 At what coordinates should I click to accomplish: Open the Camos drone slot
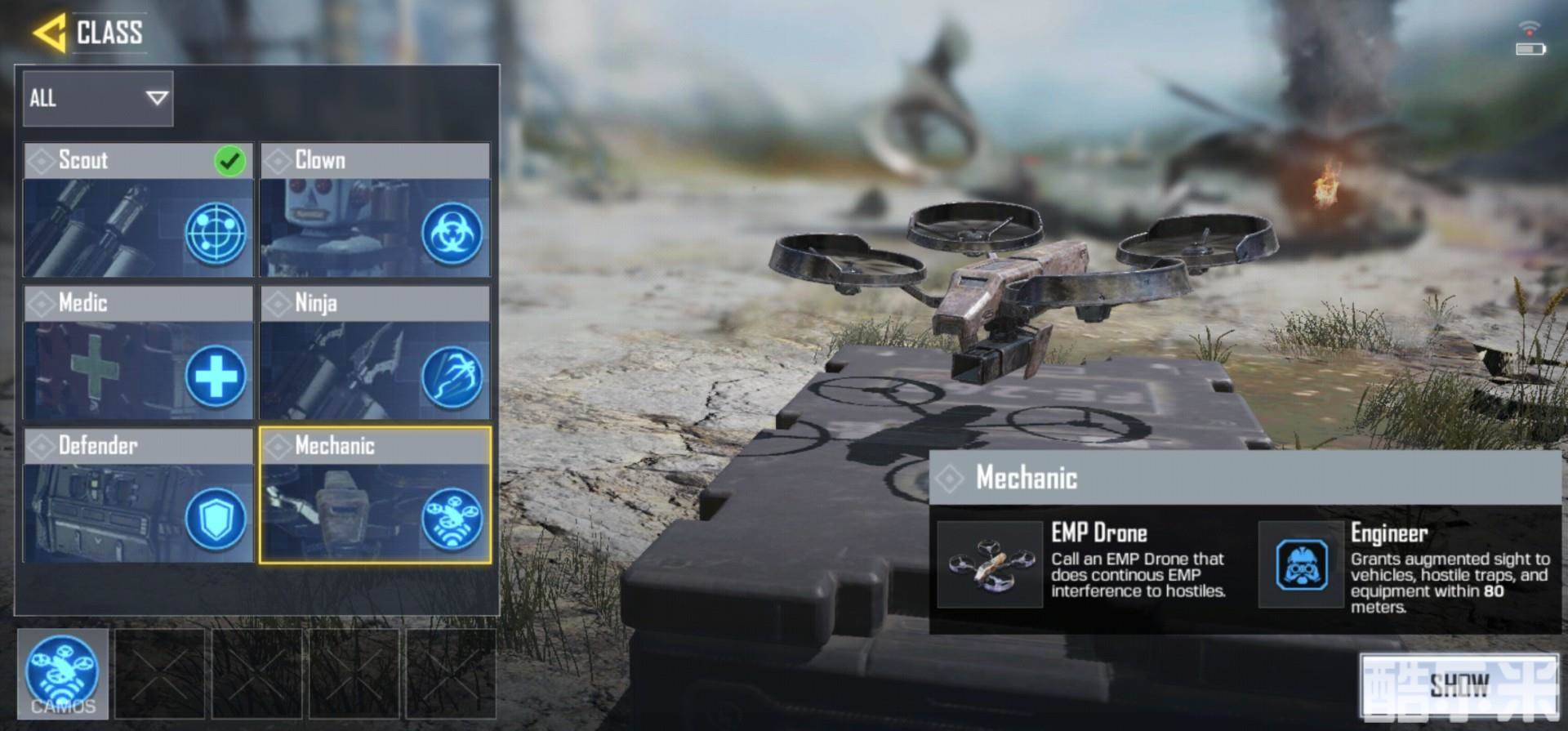click(x=63, y=674)
